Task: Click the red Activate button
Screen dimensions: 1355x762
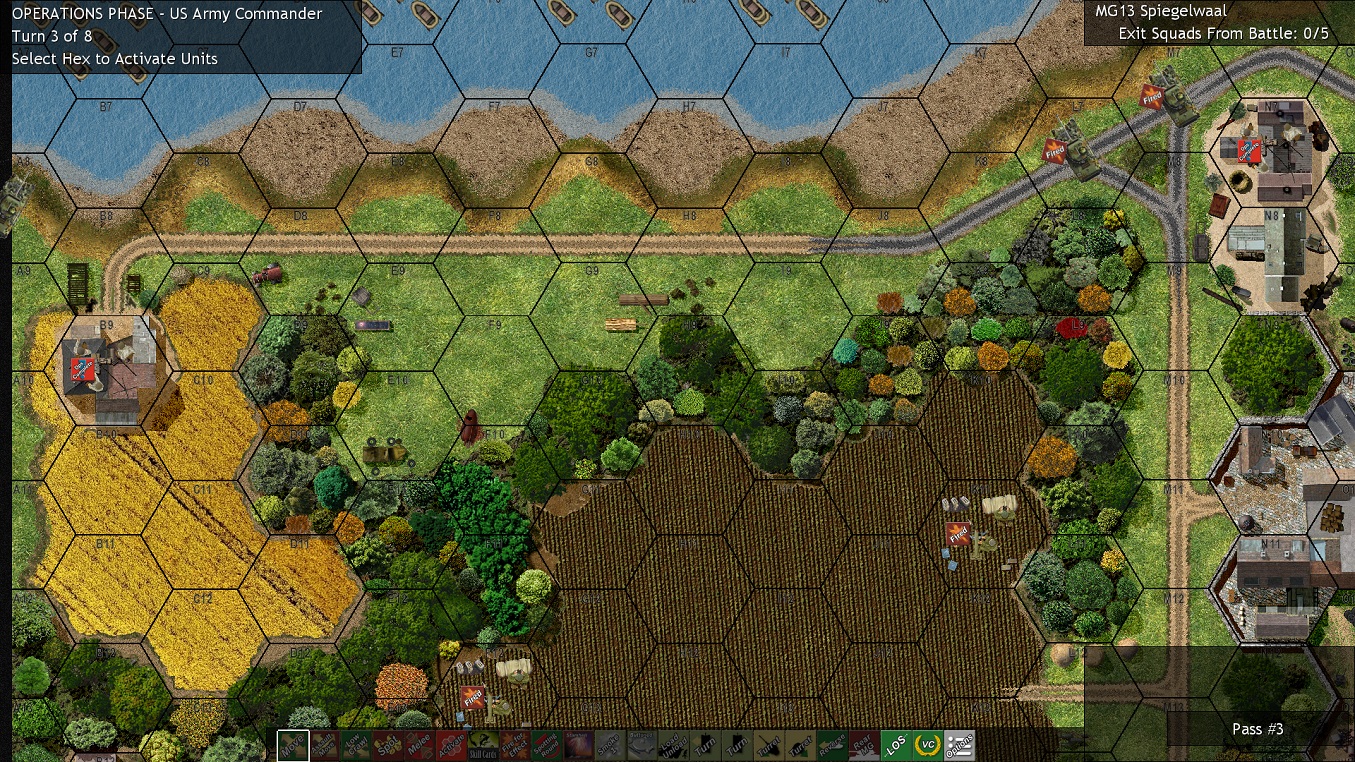Action: point(450,746)
